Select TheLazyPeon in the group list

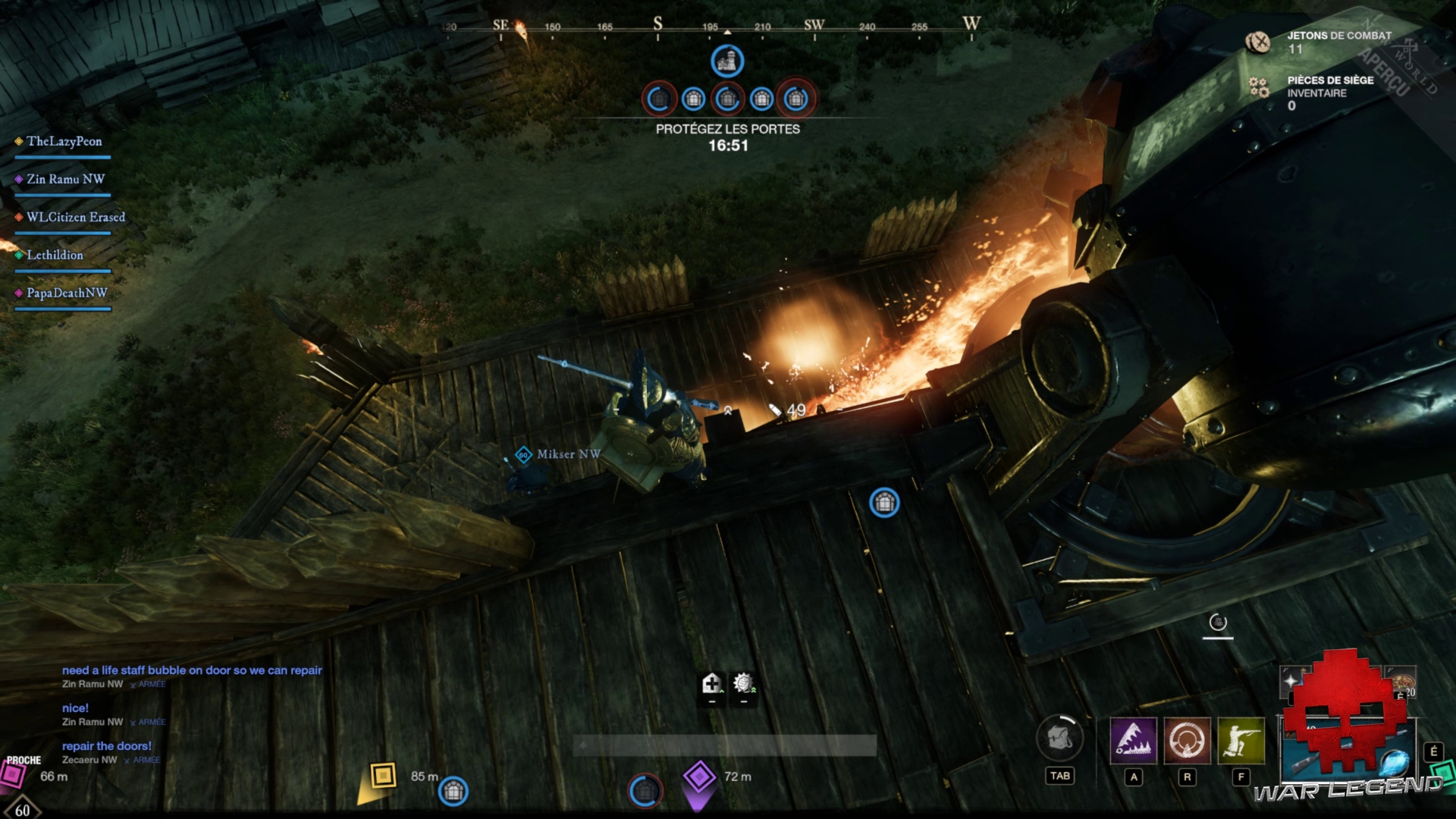coord(64,142)
